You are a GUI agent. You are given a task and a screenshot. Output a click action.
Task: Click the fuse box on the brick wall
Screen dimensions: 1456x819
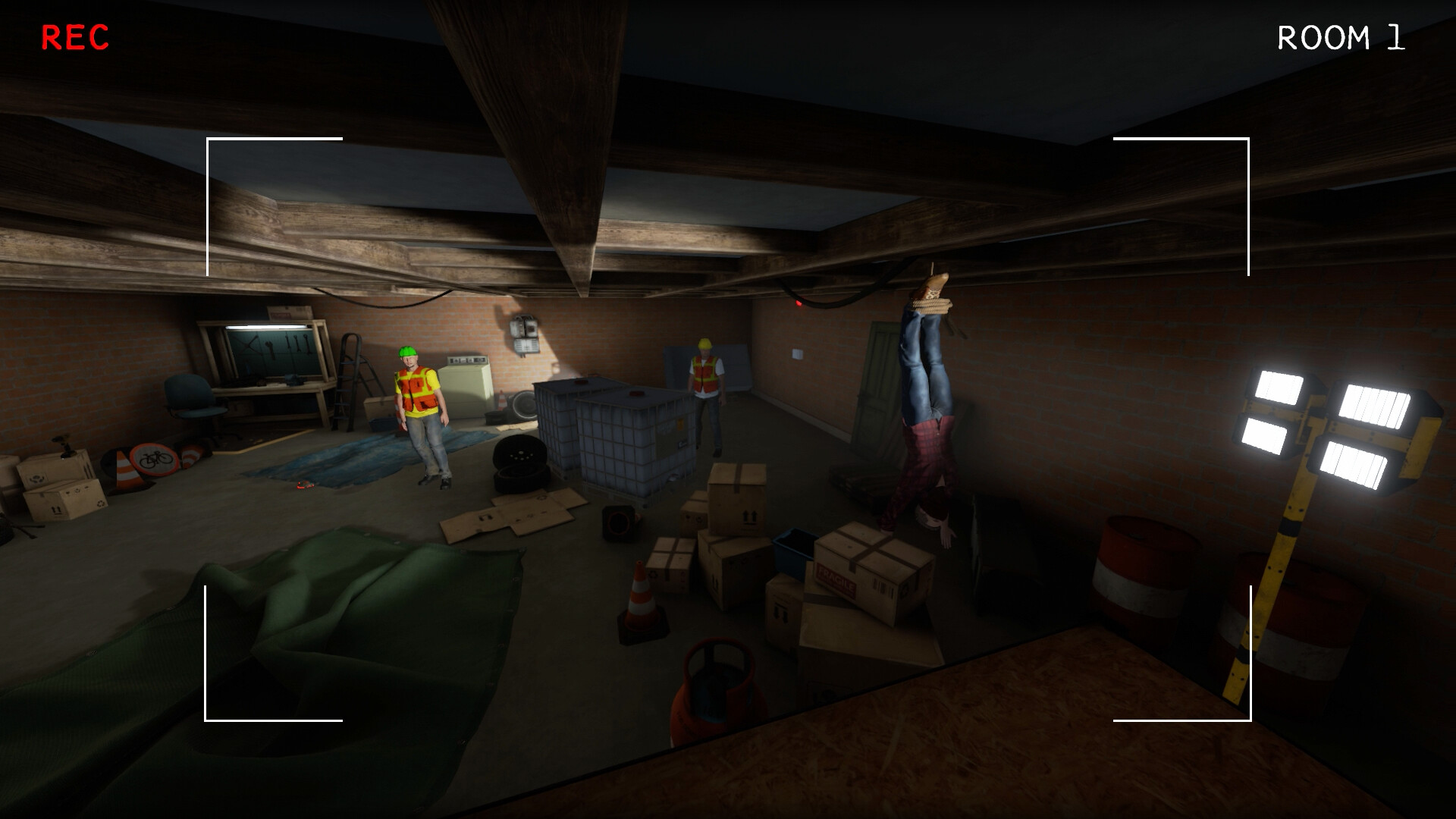click(x=526, y=334)
